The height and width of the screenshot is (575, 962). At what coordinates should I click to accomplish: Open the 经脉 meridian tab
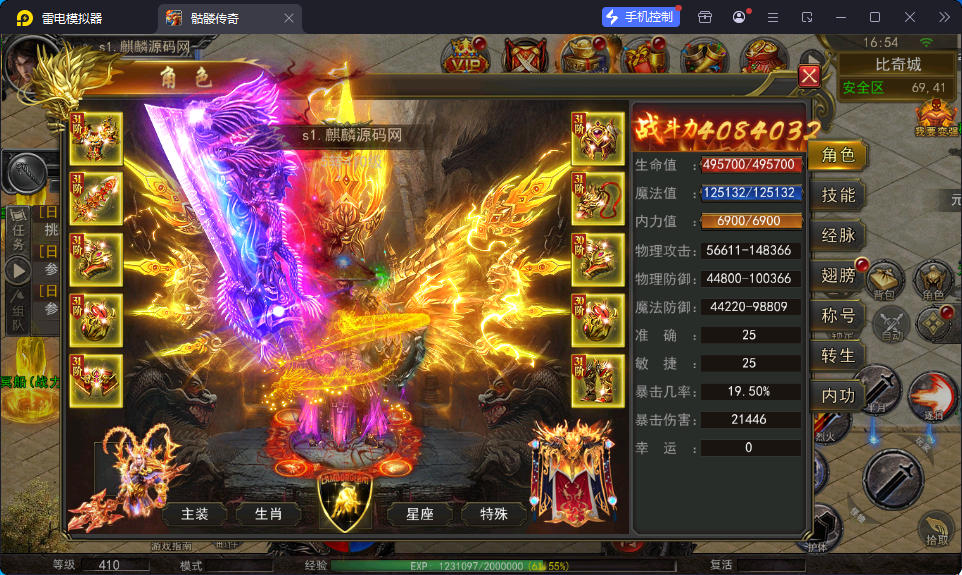(837, 236)
